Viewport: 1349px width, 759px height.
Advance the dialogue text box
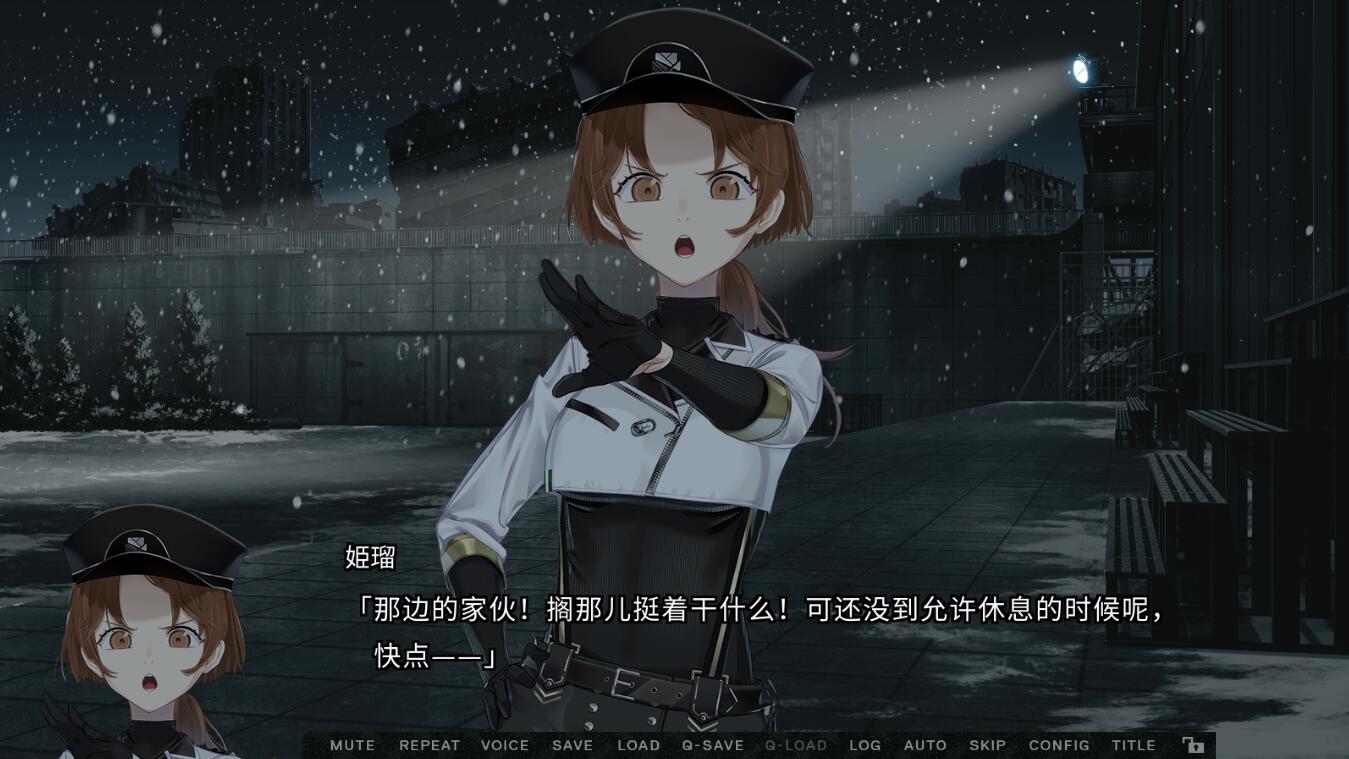click(x=760, y=630)
